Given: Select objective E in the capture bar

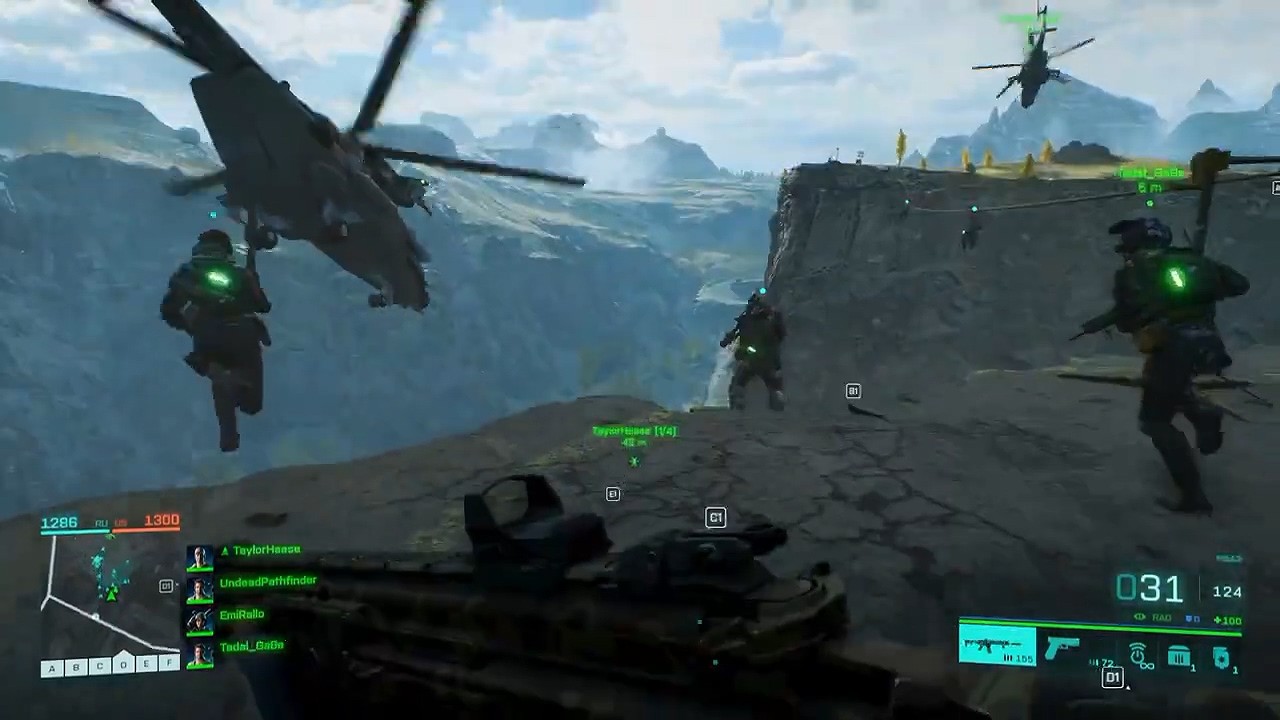Looking at the screenshot, I should tap(147, 664).
